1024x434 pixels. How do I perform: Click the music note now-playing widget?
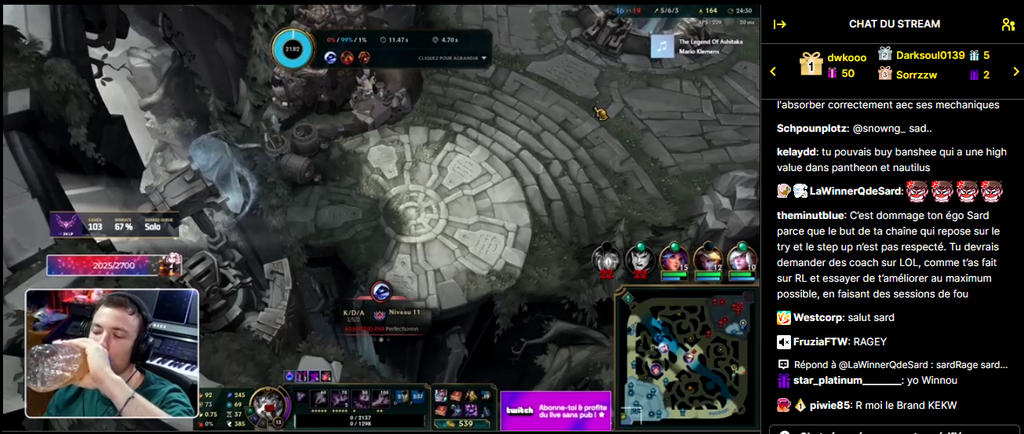(661, 46)
